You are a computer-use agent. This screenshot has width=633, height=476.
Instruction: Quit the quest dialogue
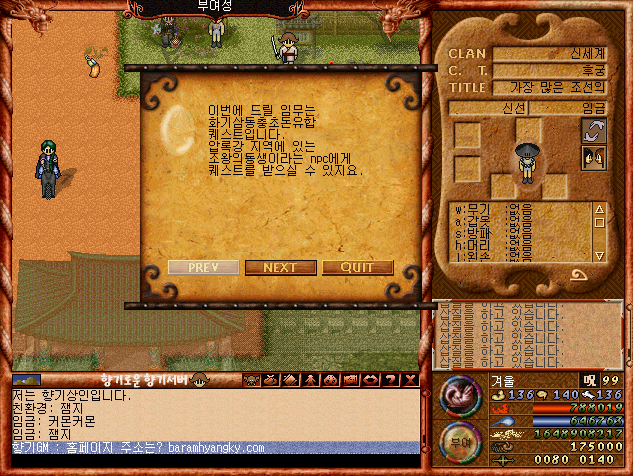tap(356, 268)
